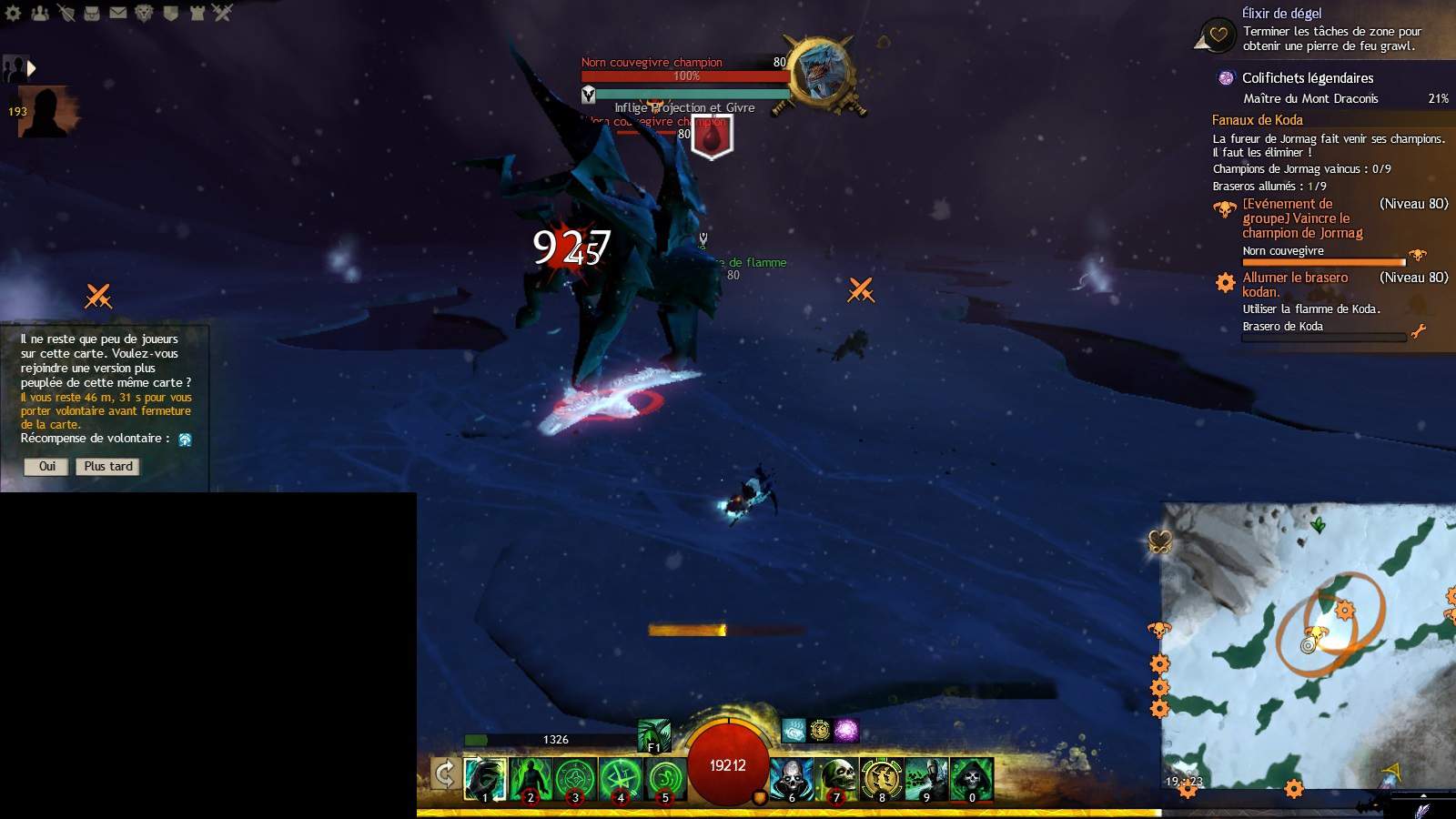Open the mail envelope icon
Screen dimensions: 1456x819
(x=118, y=13)
